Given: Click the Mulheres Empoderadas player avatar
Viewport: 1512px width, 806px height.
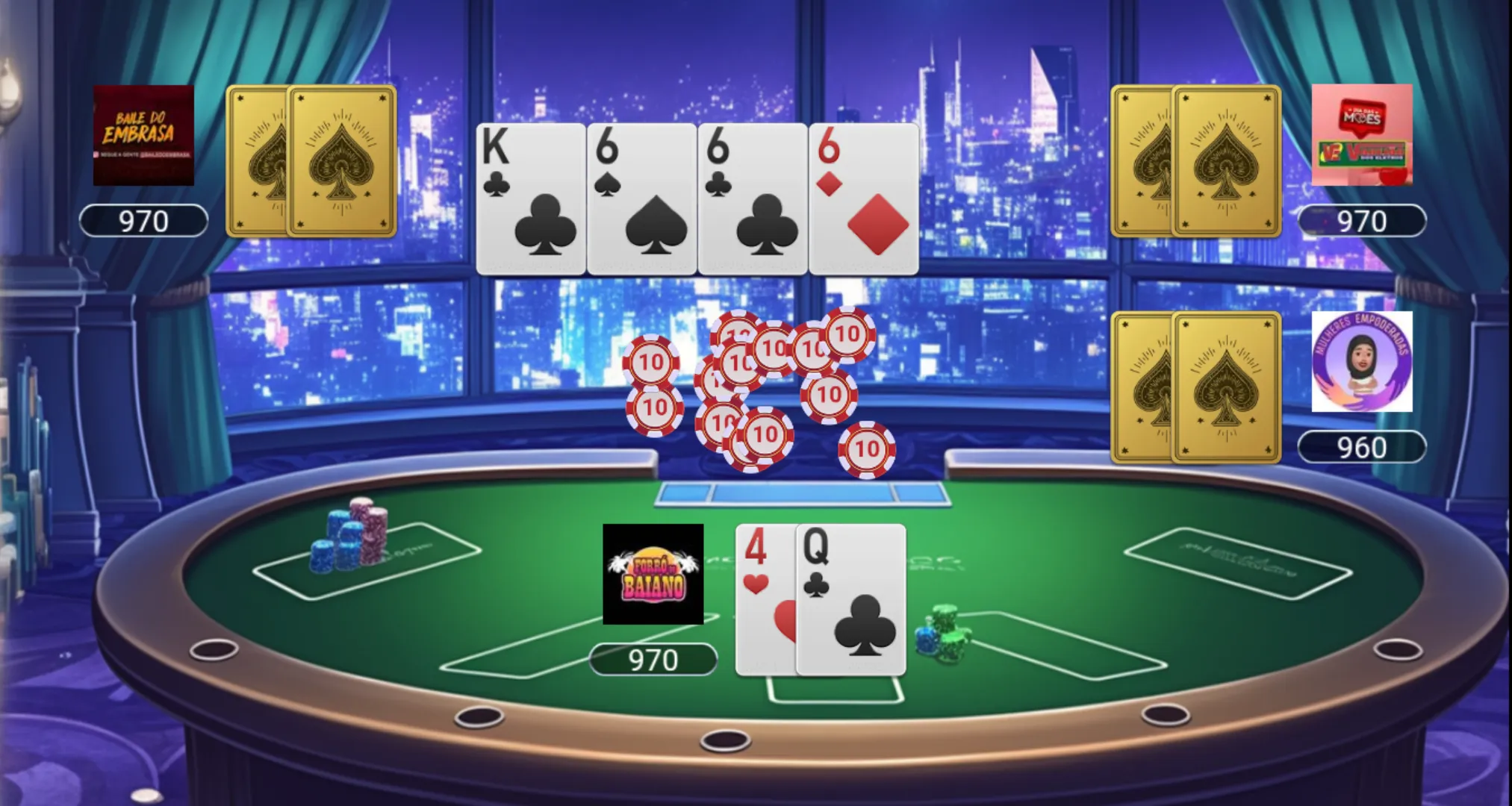Looking at the screenshot, I should 1361,361.
